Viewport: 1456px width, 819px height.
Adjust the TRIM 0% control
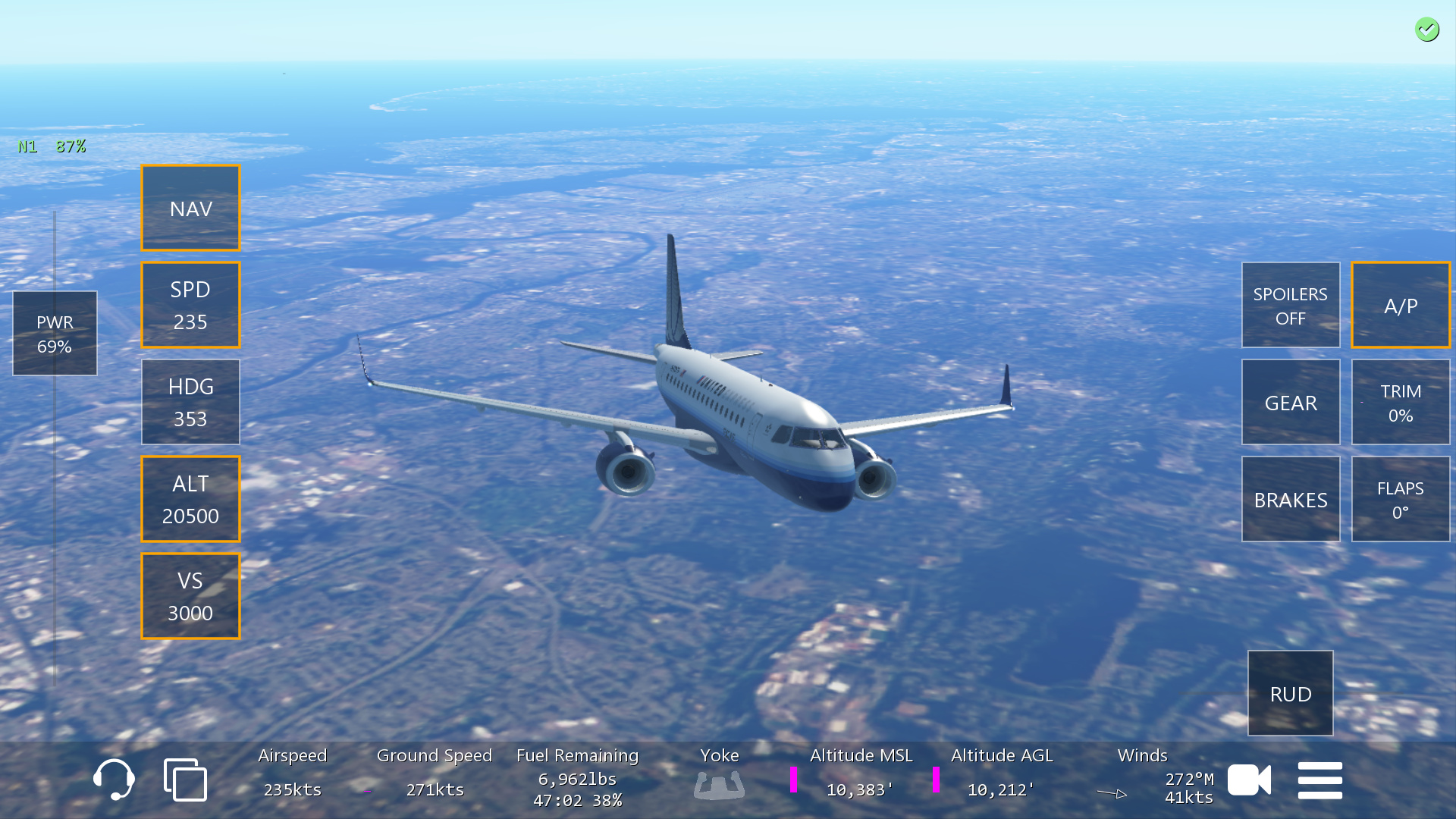(x=1400, y=402)
